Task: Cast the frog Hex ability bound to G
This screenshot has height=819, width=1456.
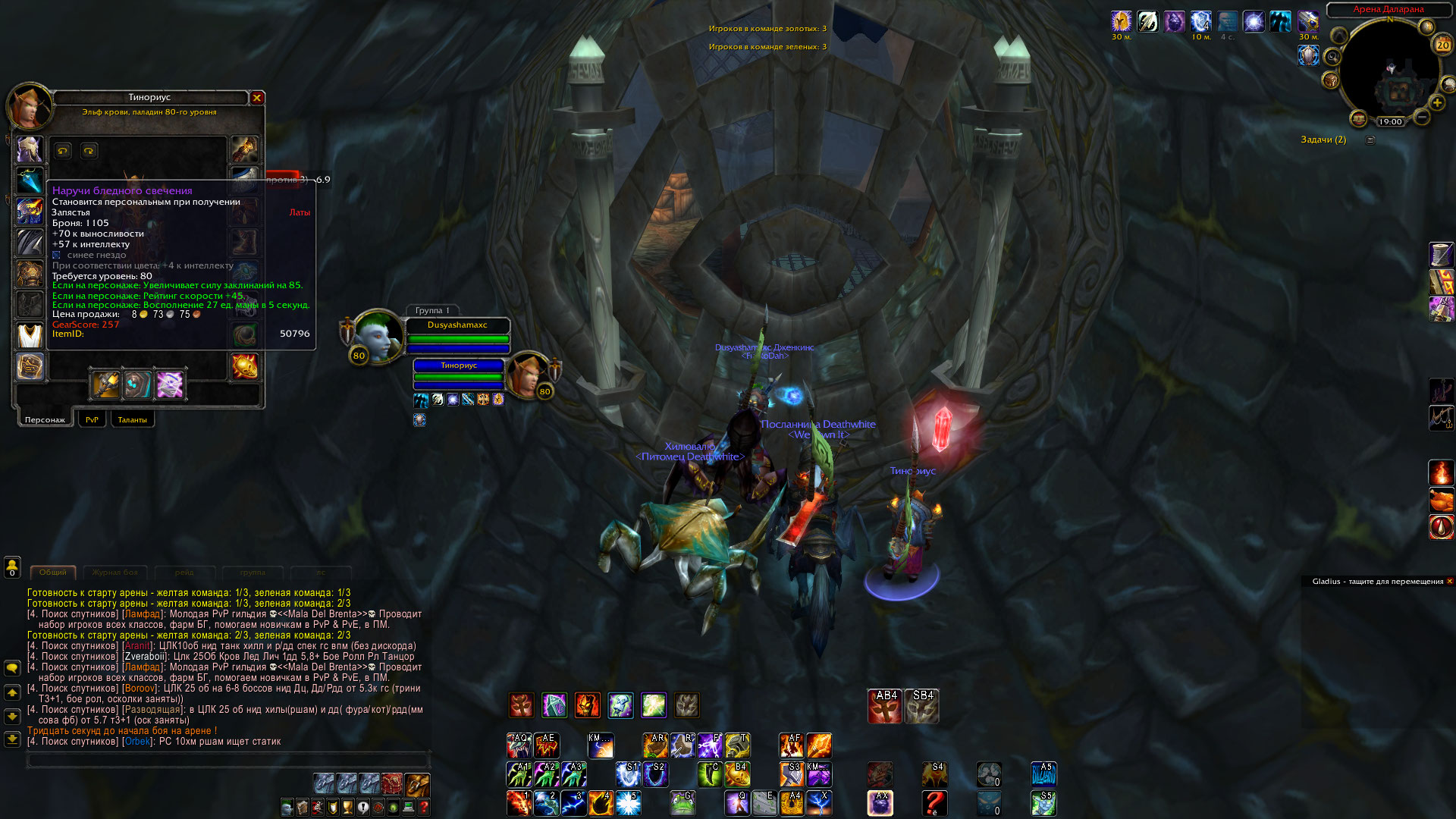Action: (683, 803)
